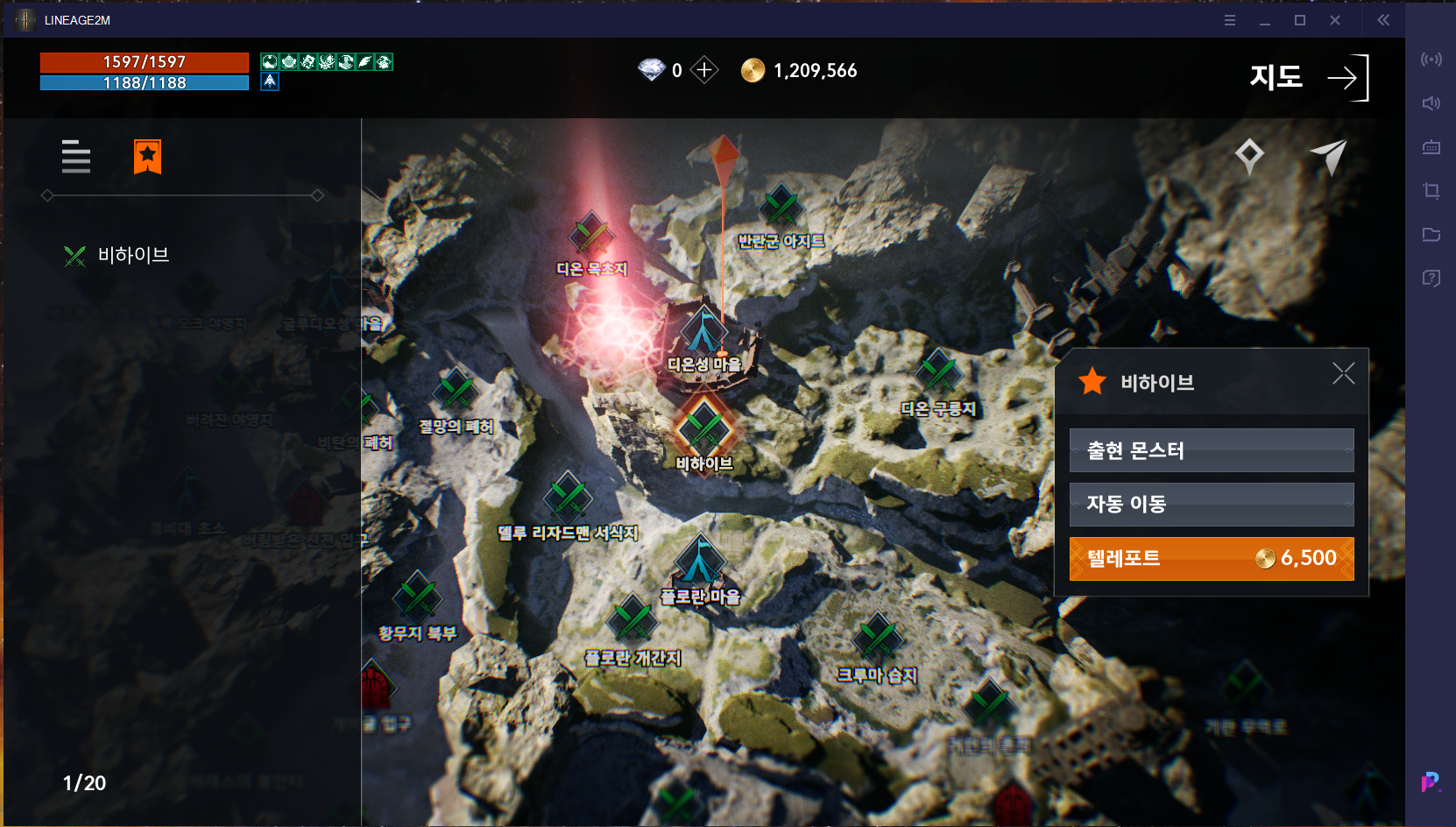1456x827 pixels.
Task: Close the 비하이브 location popup
Action: point(1343,374)
